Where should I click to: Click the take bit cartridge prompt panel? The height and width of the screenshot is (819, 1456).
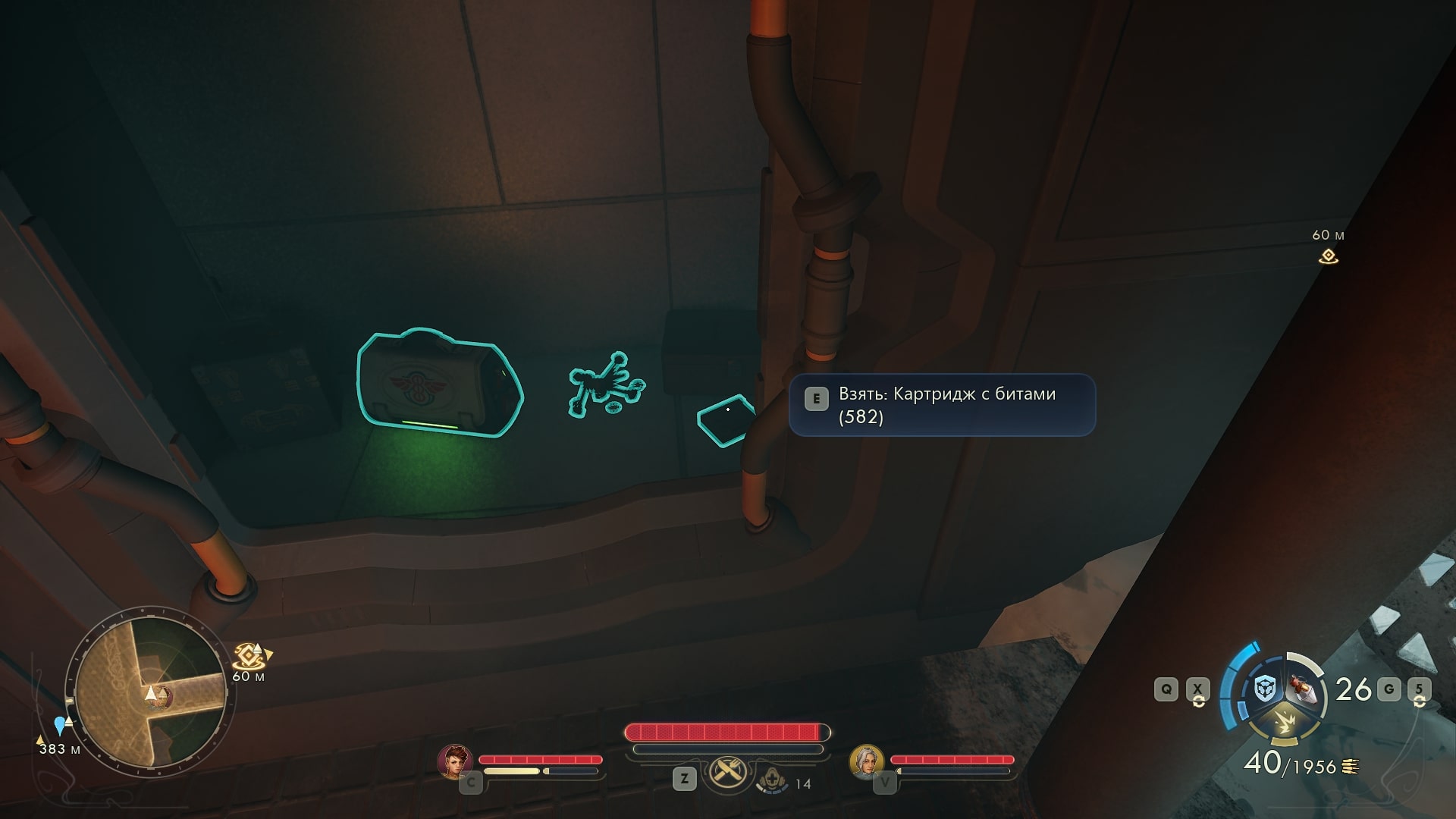coord(942,405)
